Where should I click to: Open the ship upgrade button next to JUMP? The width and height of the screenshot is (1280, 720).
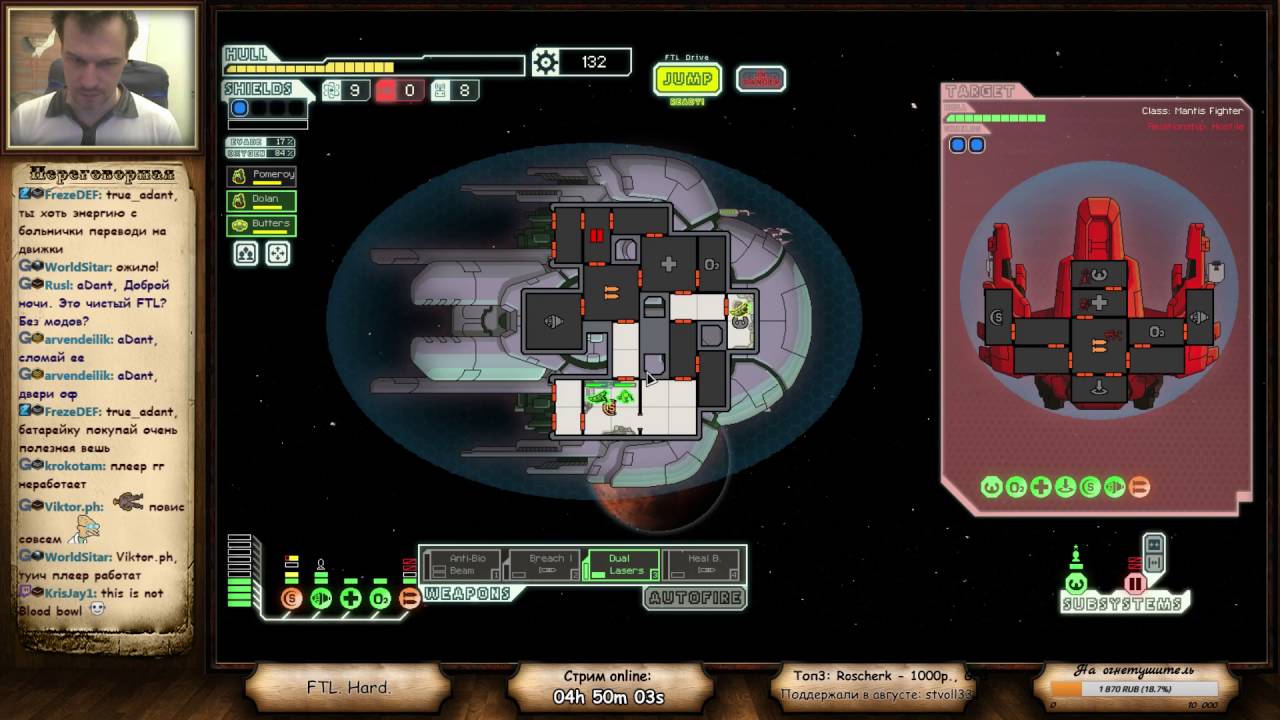coord(760,79)
